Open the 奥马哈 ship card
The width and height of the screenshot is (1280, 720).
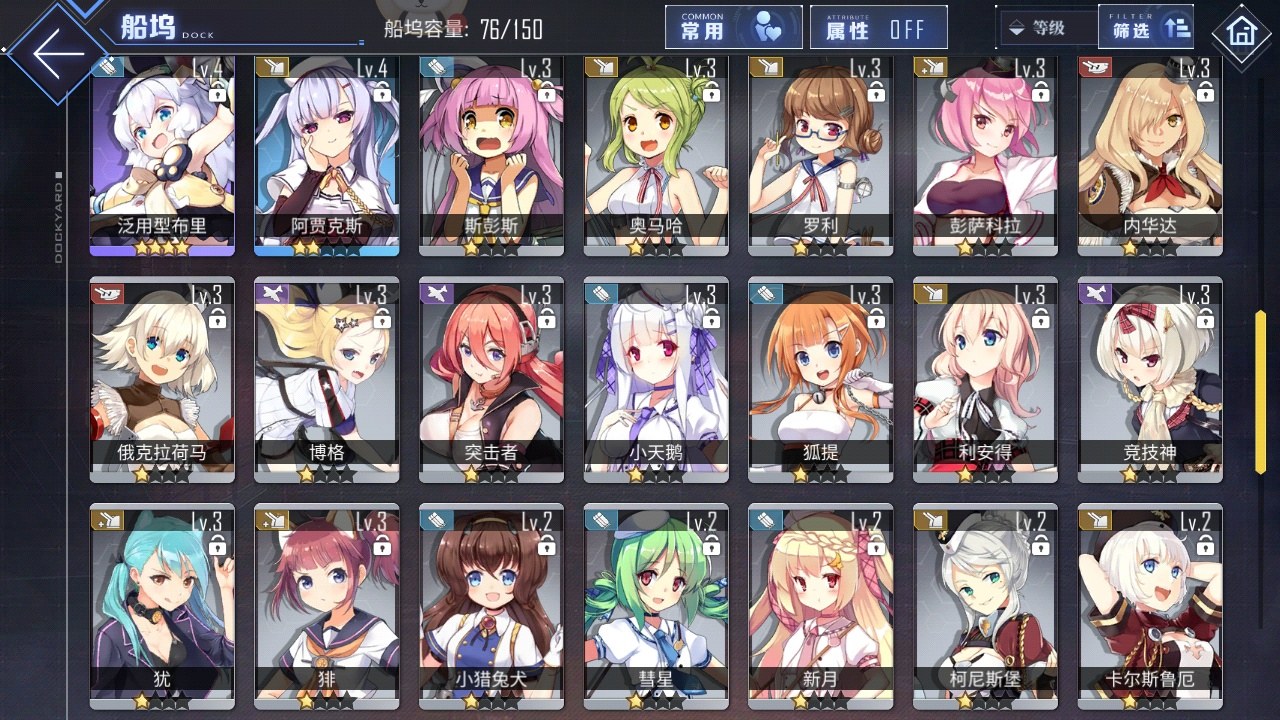point(656,155)
